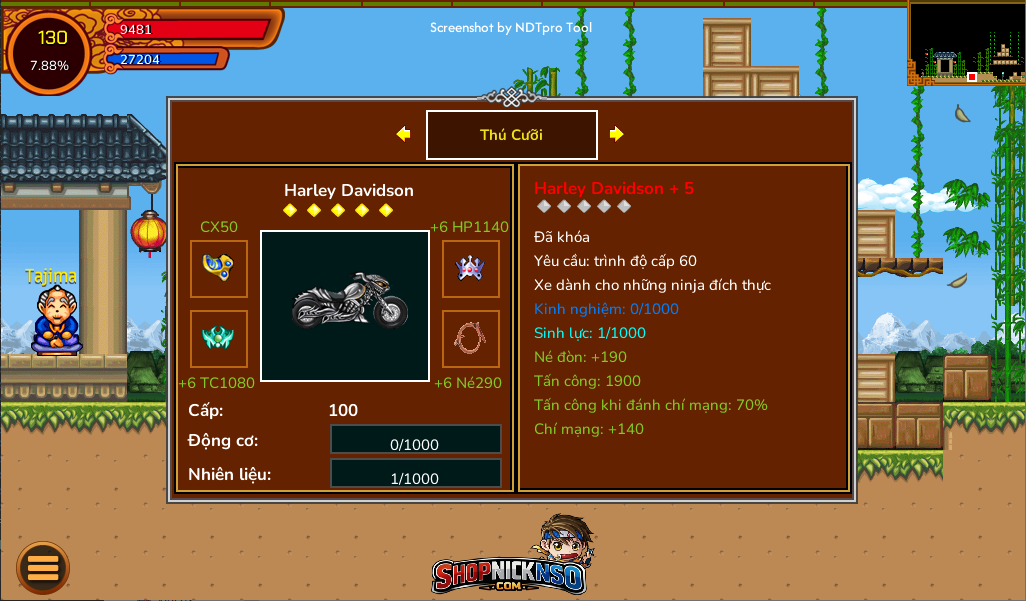Select the Thú Cưỡi tab header

(512, 135)
